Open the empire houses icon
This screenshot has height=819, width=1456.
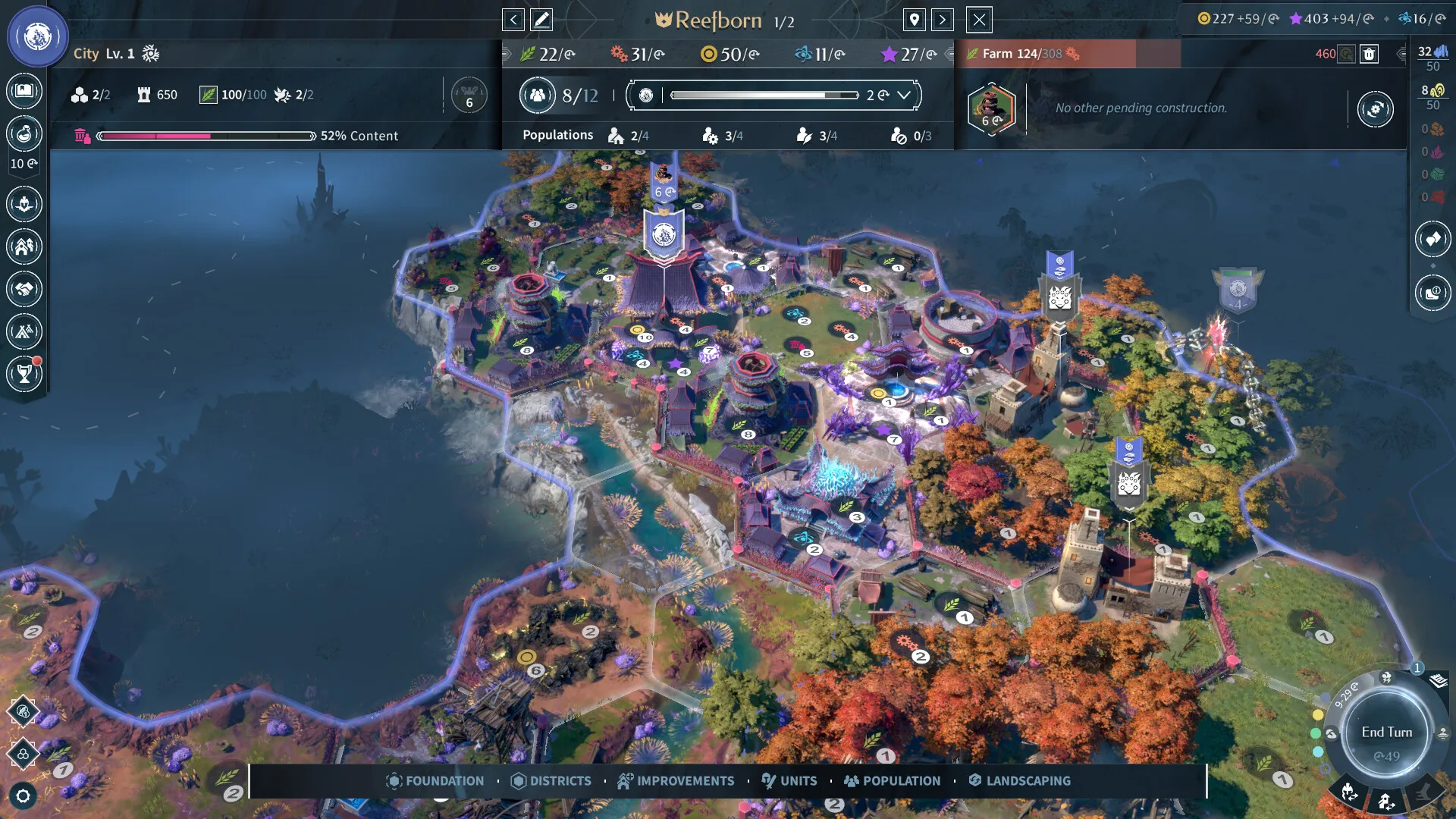tap(24, 245)
